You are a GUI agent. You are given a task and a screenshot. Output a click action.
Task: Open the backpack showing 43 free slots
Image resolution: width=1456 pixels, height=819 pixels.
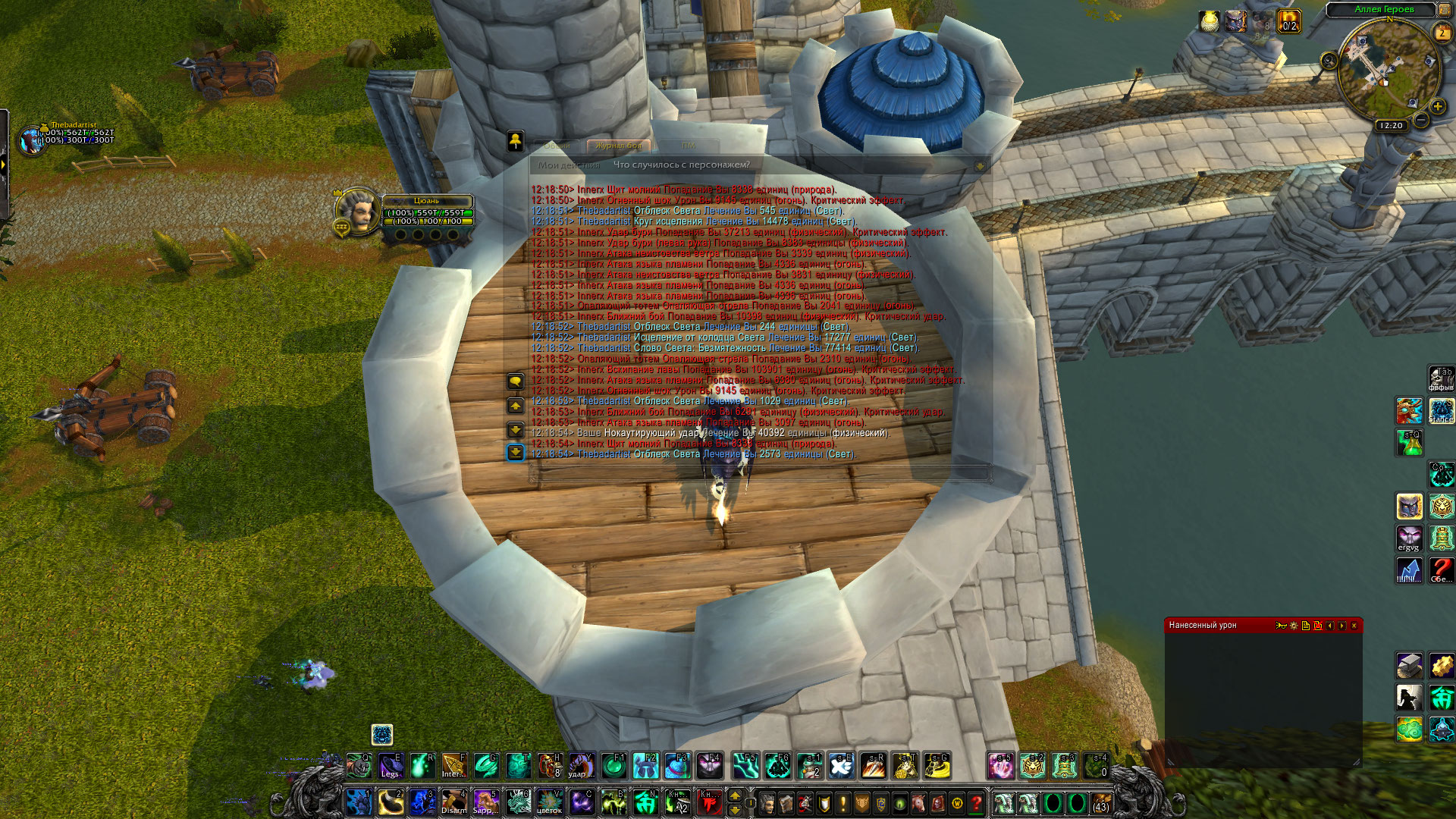click(1100, 802)
